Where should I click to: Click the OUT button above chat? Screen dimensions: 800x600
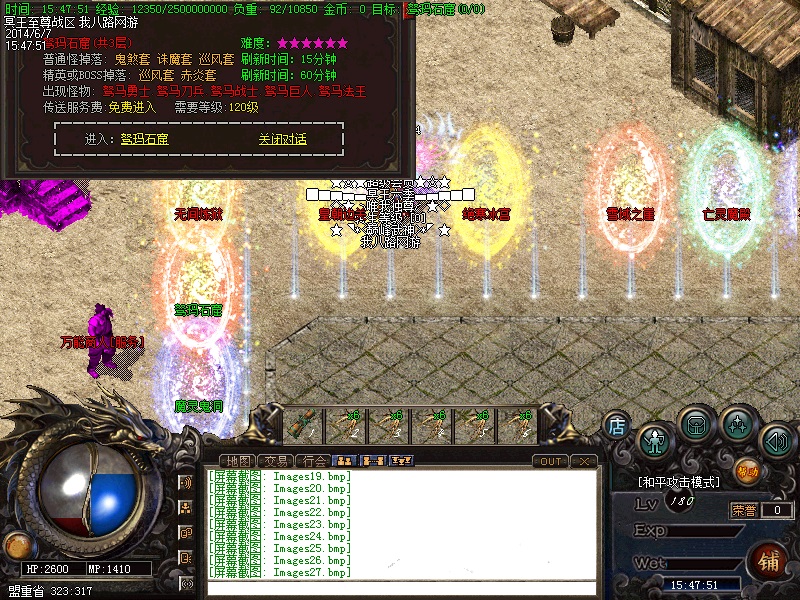(x=550, y=461)
